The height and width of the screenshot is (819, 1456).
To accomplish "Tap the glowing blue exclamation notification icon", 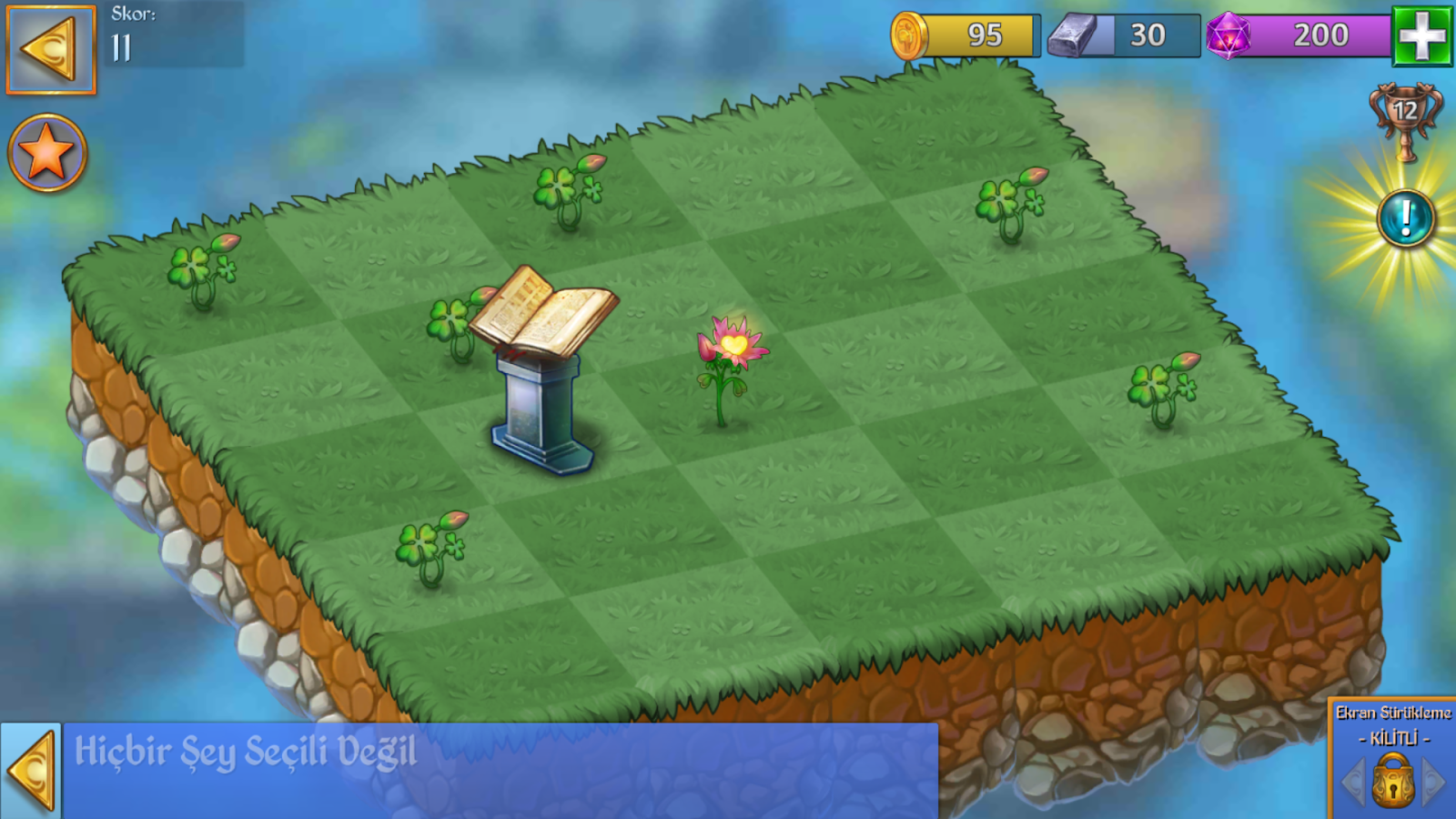I will point(1404,218).
